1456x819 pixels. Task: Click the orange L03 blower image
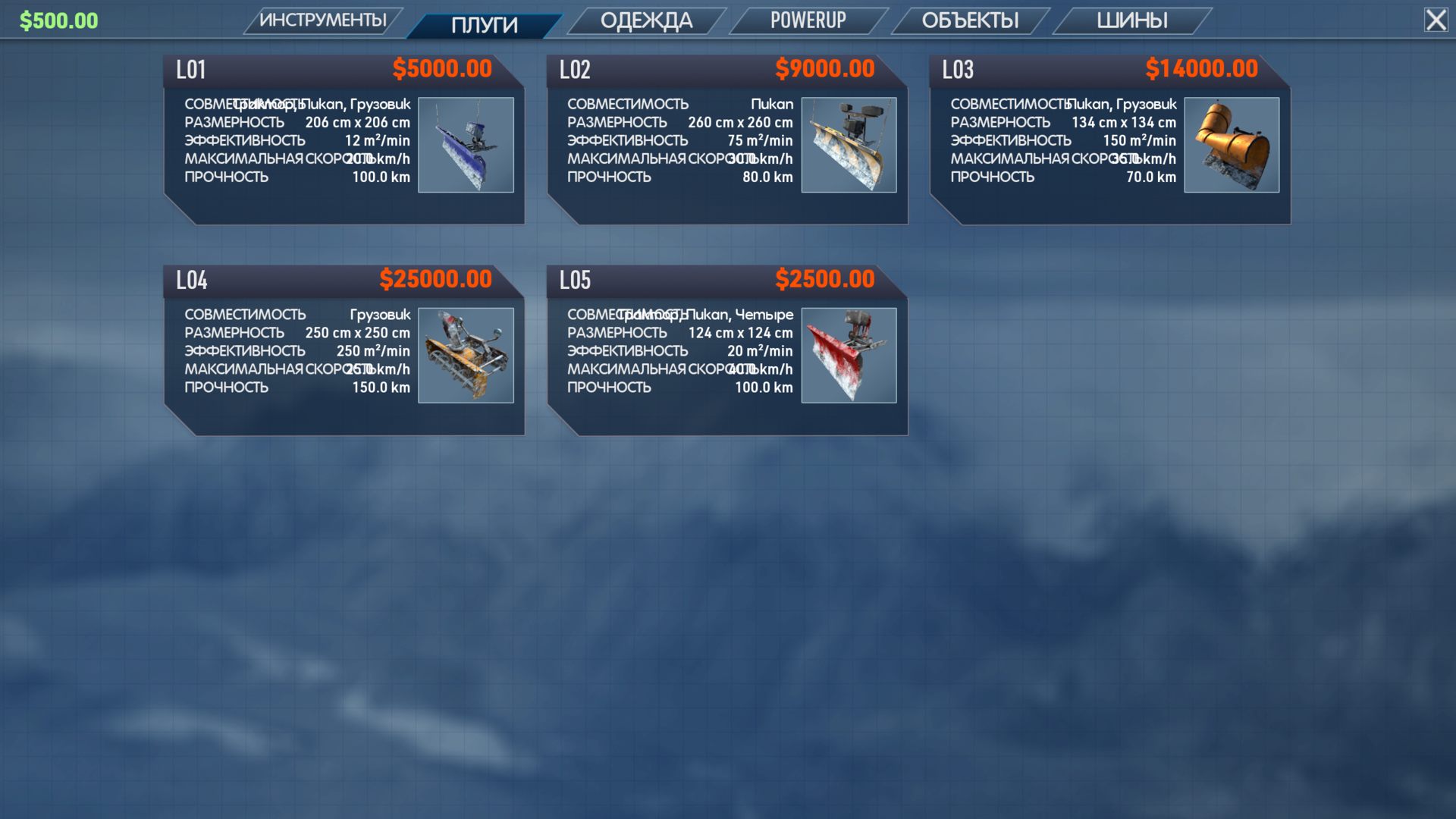tap(1232, 145)
